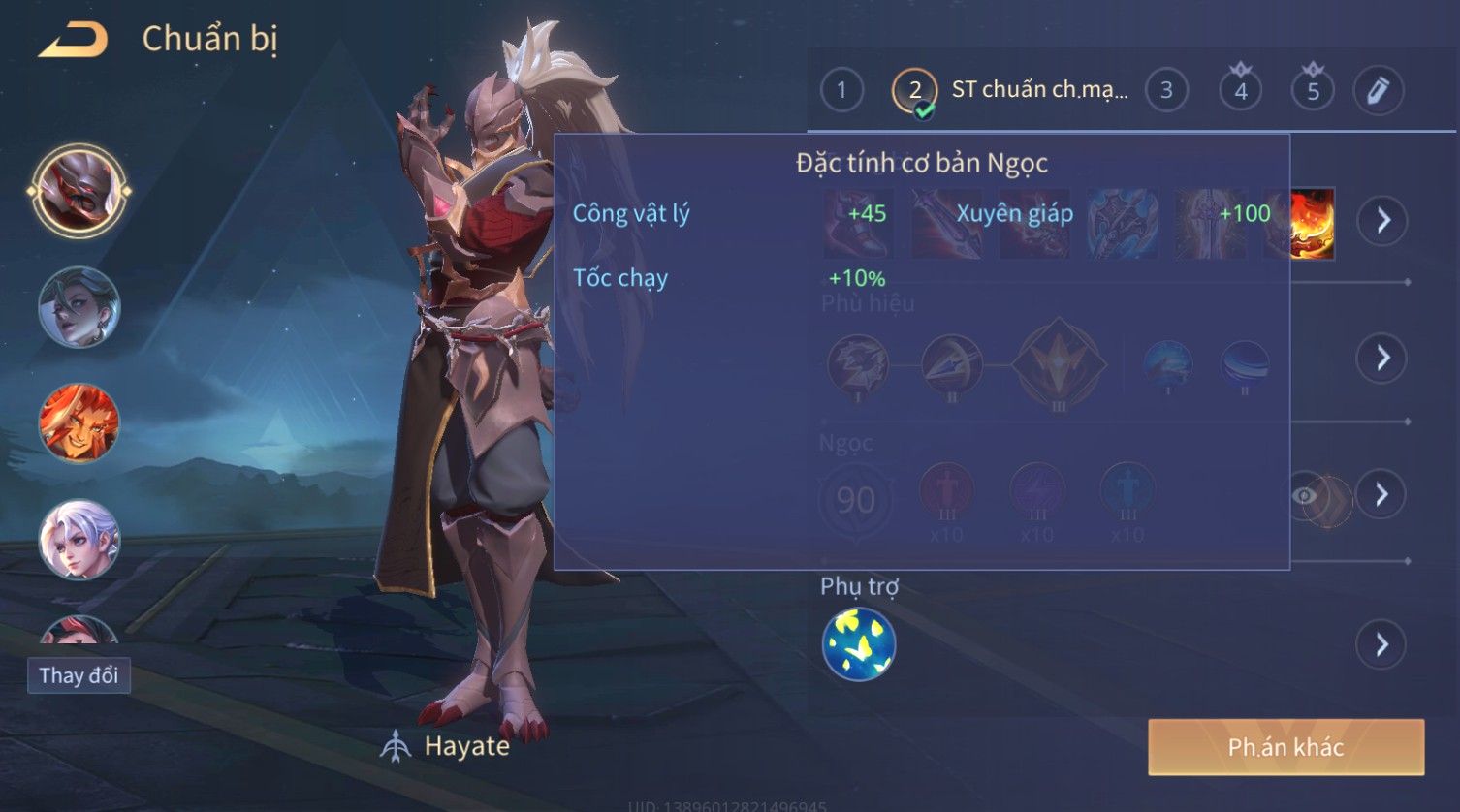
Task: Select the white-haired hero portrait
Action: [79, 539]
